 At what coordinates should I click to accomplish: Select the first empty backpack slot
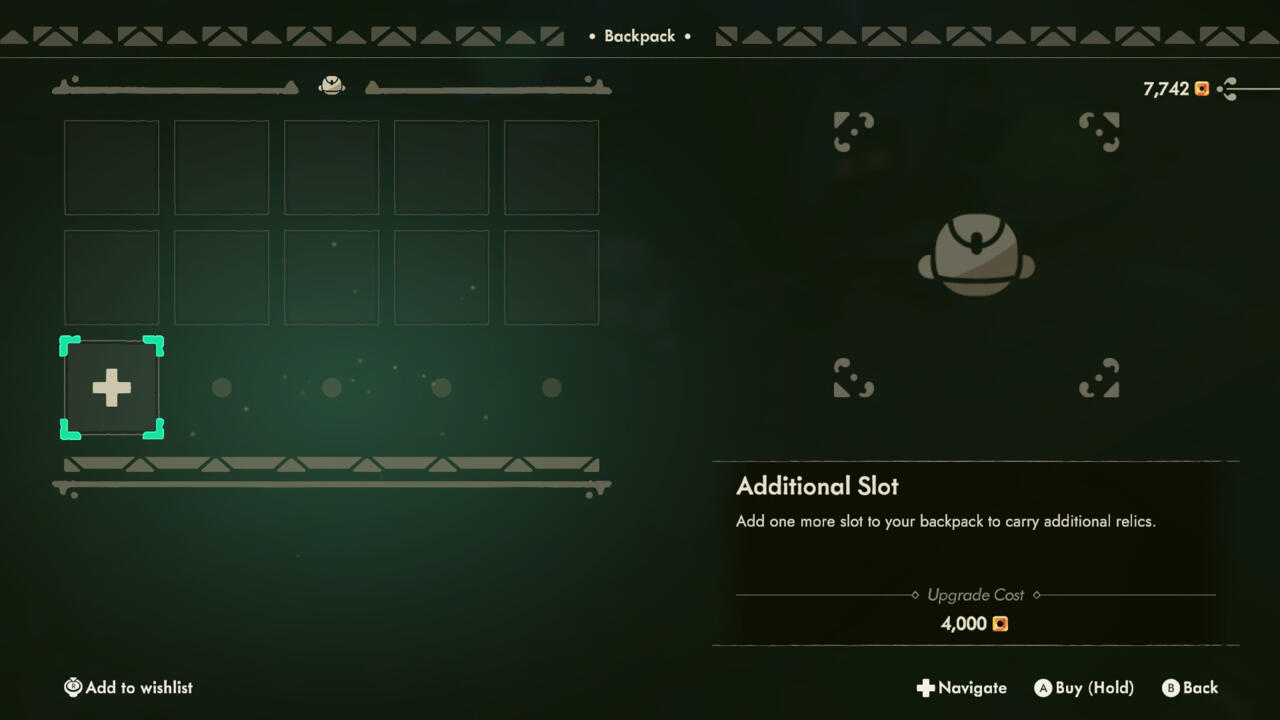click(111, 167)
